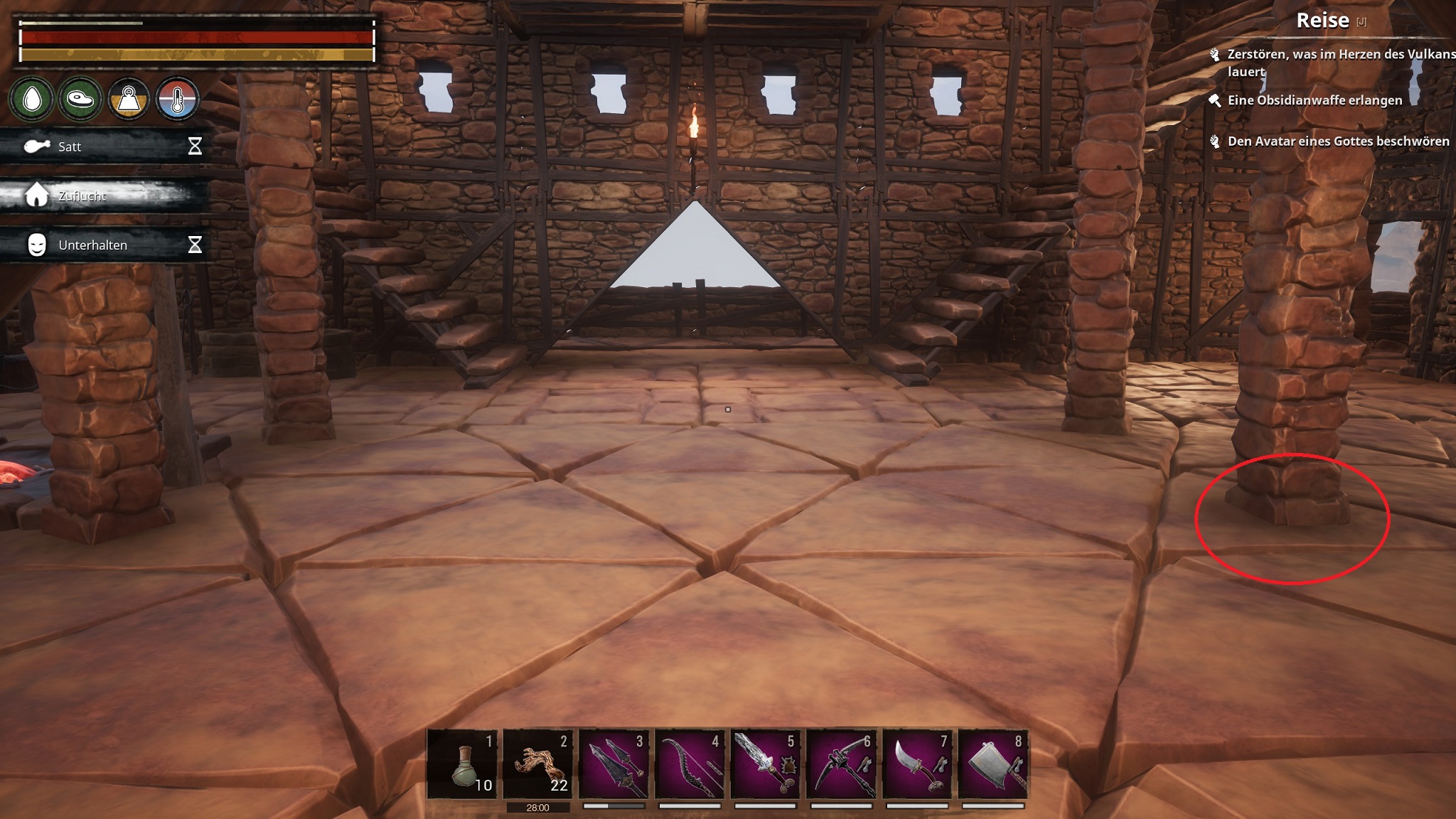1456x819 pixels.
Task: Equip the jagged sword in hotbar slot 5
Action: point(766,764)
